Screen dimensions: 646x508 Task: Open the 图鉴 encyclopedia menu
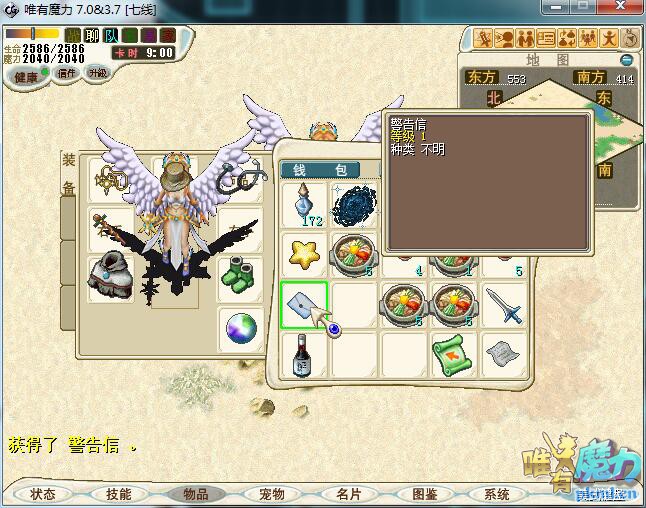[424, 494]
